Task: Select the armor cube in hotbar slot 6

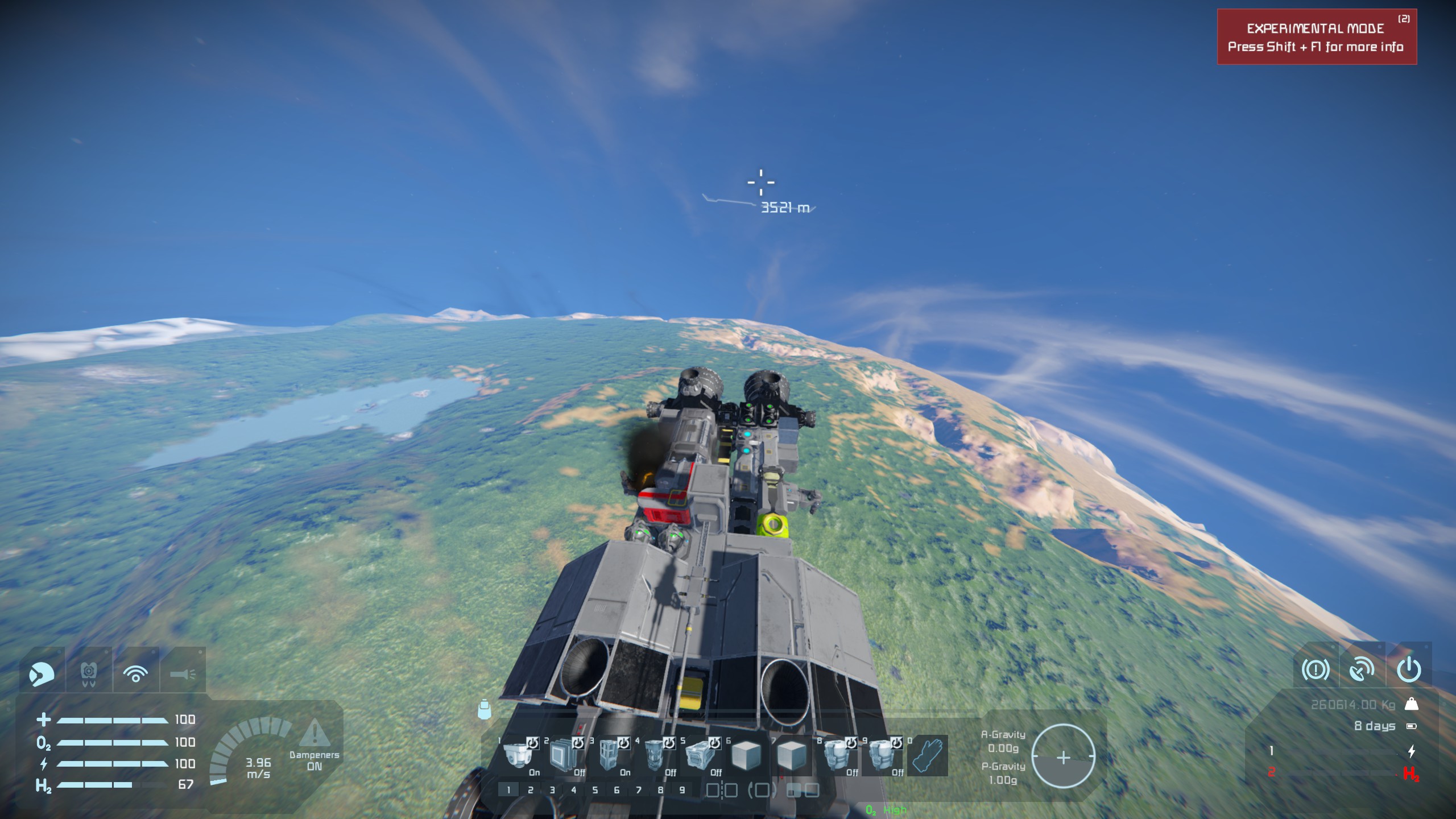Action: click(x=746, y=755)
